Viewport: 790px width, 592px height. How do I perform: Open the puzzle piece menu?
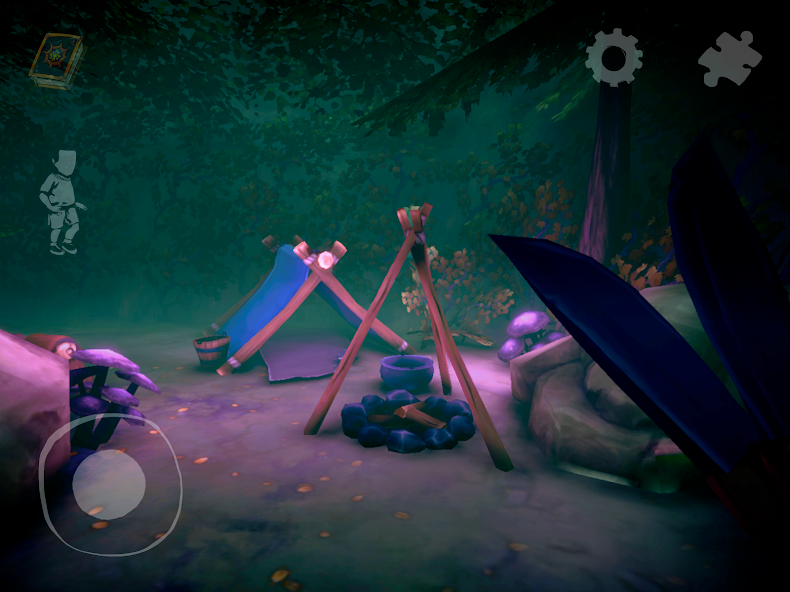point(729,58)
